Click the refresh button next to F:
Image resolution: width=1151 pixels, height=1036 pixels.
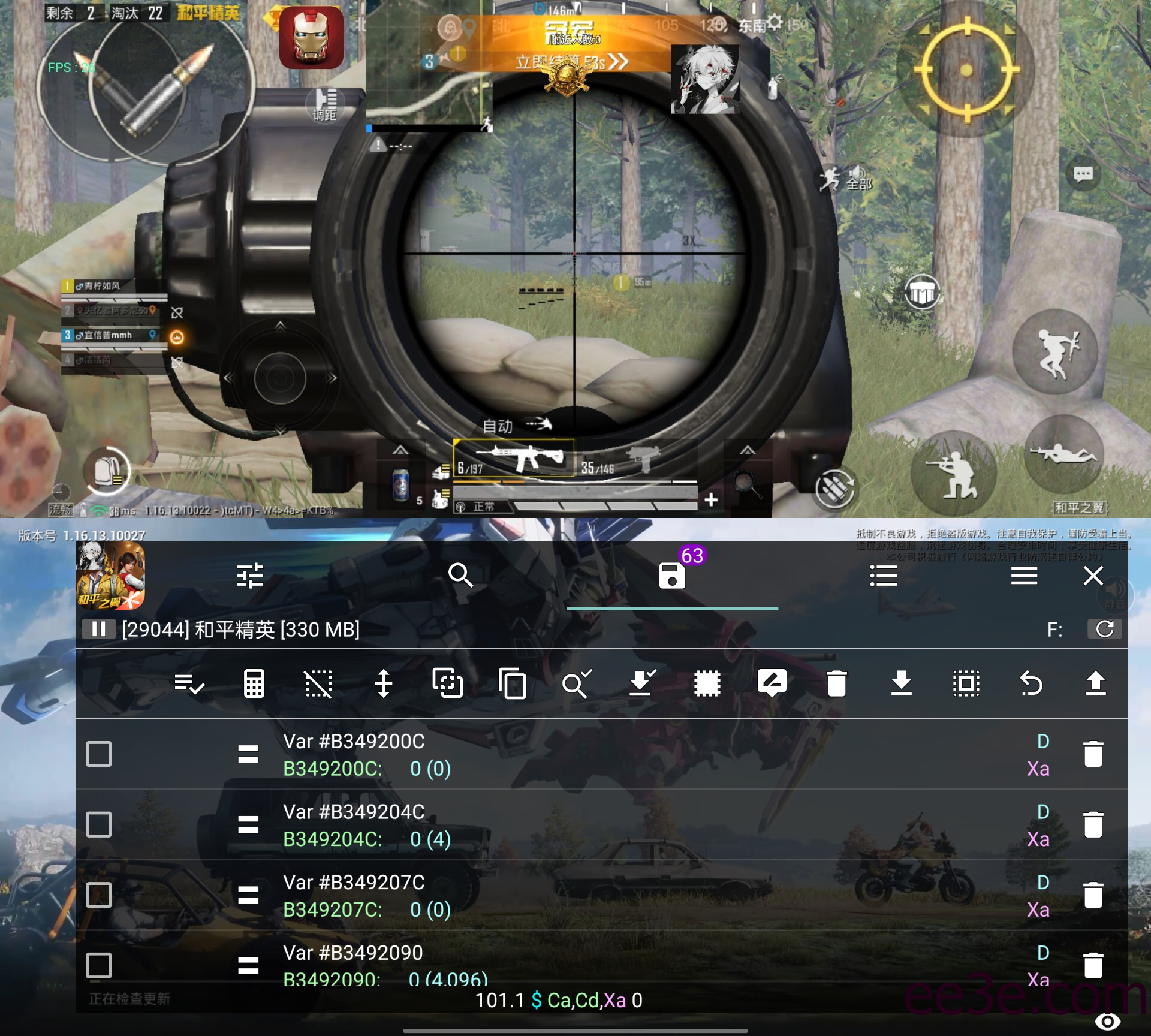coord(1104,629)
